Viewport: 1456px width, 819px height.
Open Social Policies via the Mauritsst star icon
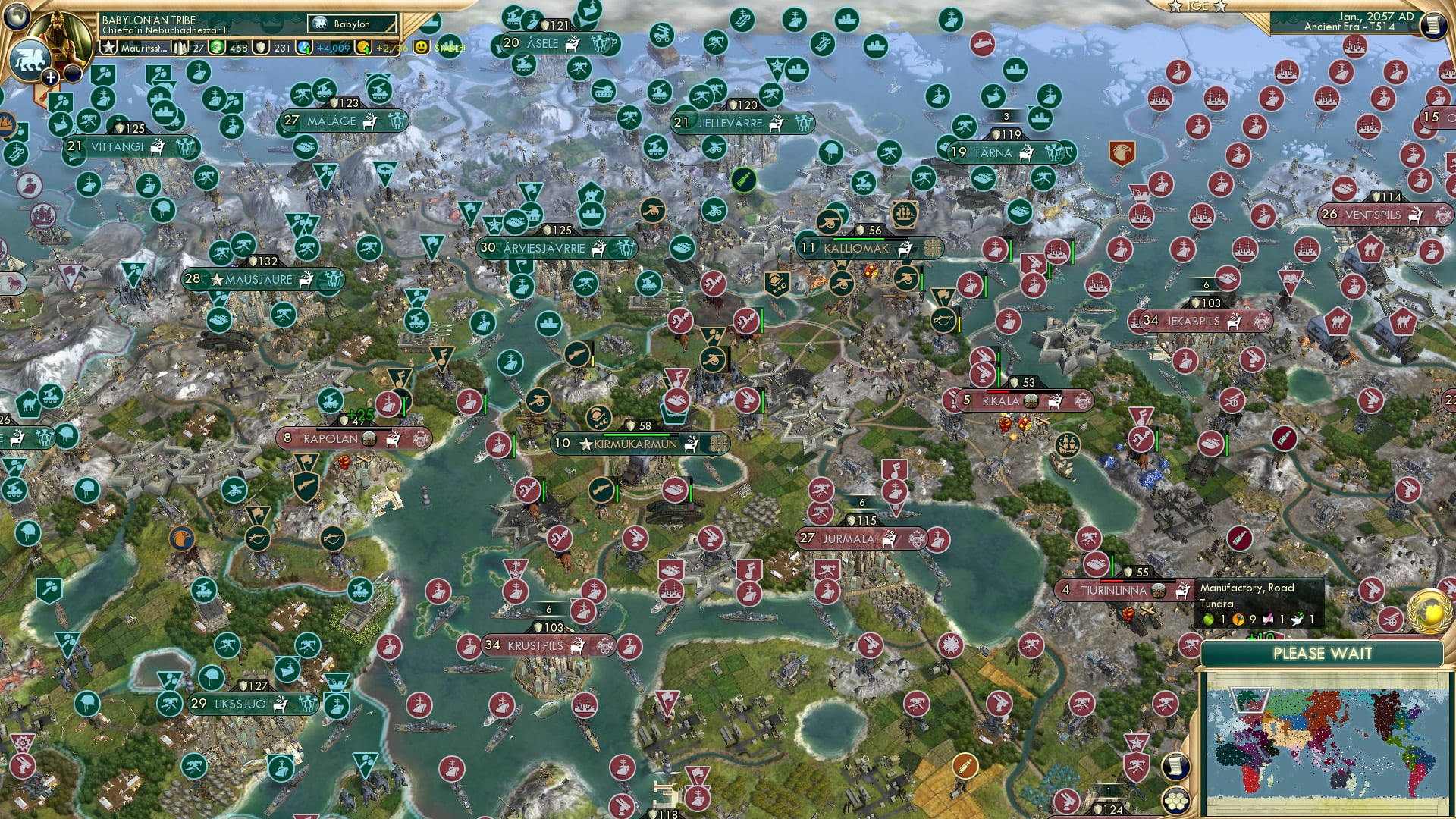pos(109,47)
